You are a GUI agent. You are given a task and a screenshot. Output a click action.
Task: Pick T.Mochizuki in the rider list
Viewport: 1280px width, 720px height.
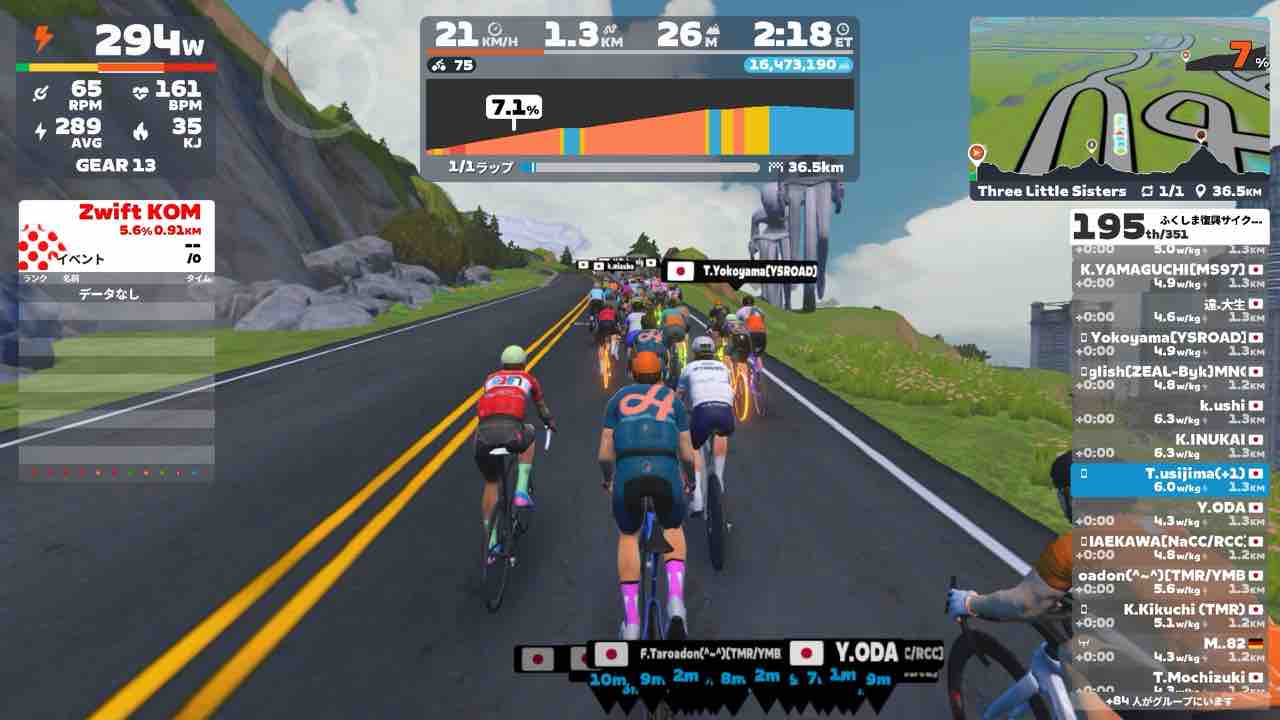1169,682
